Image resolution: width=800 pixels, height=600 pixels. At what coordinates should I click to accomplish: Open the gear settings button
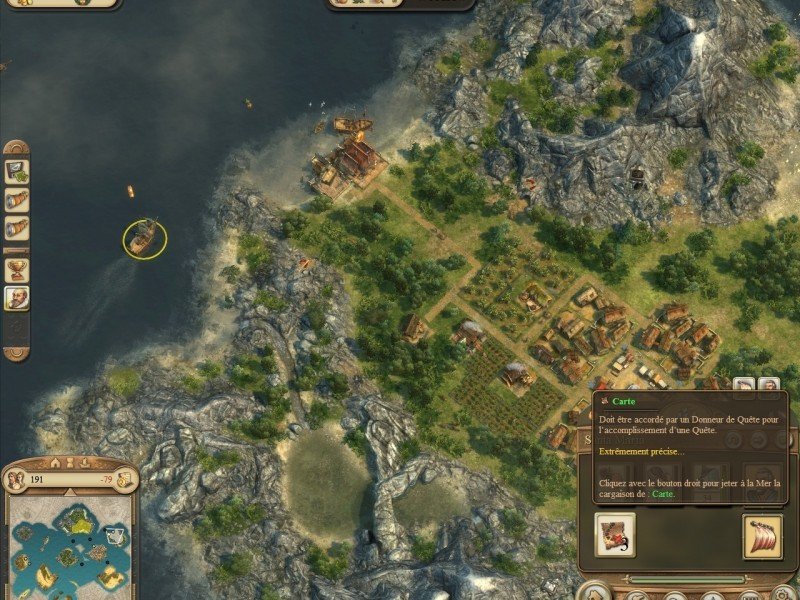[x=16, y=328]
